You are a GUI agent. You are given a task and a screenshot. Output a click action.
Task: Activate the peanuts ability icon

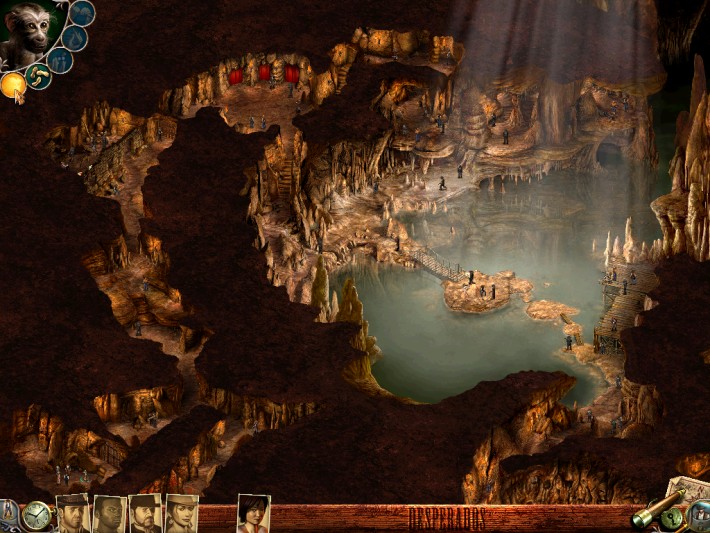click(39, 76)
